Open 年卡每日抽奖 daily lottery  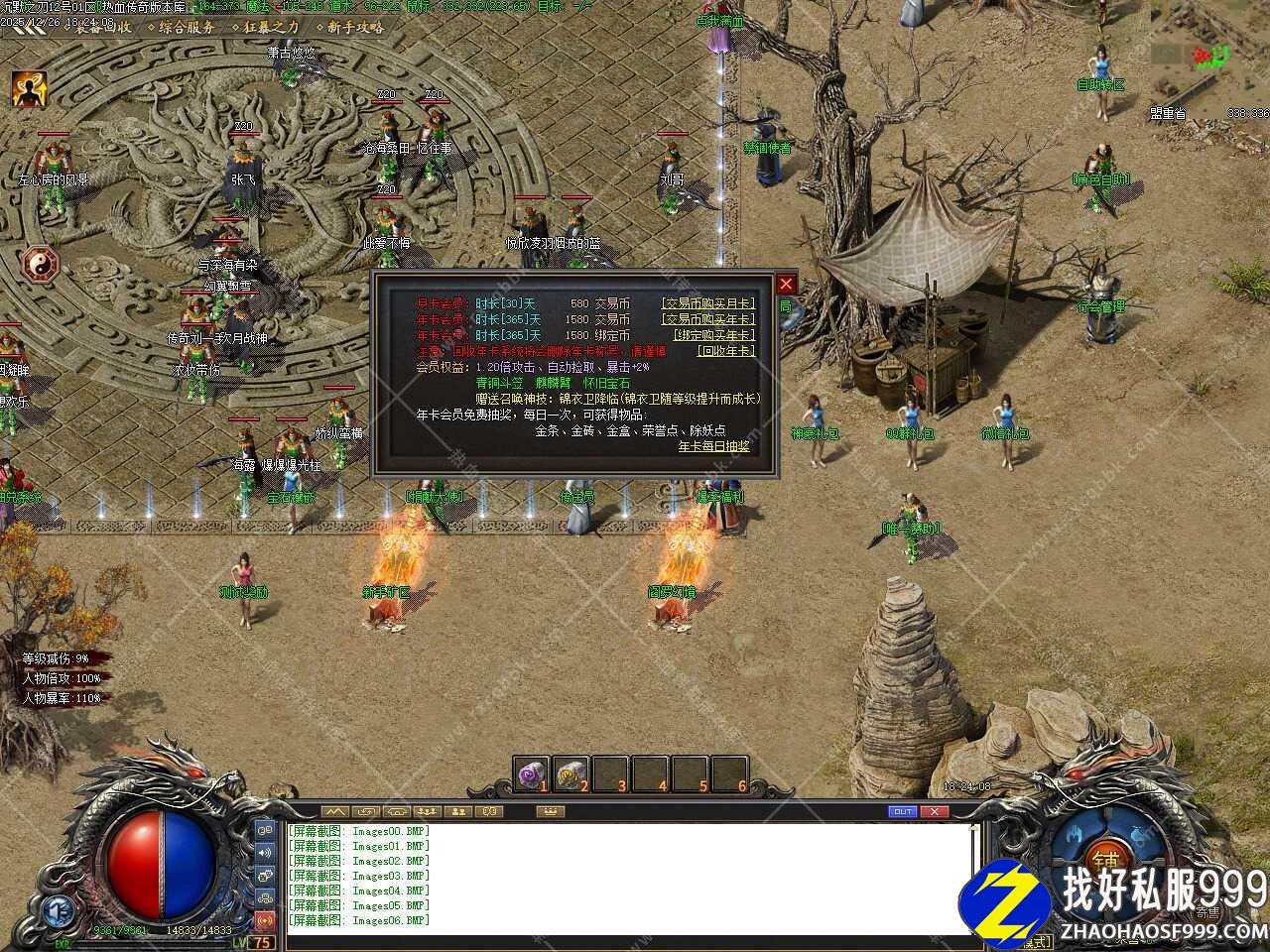click(713, 446)
